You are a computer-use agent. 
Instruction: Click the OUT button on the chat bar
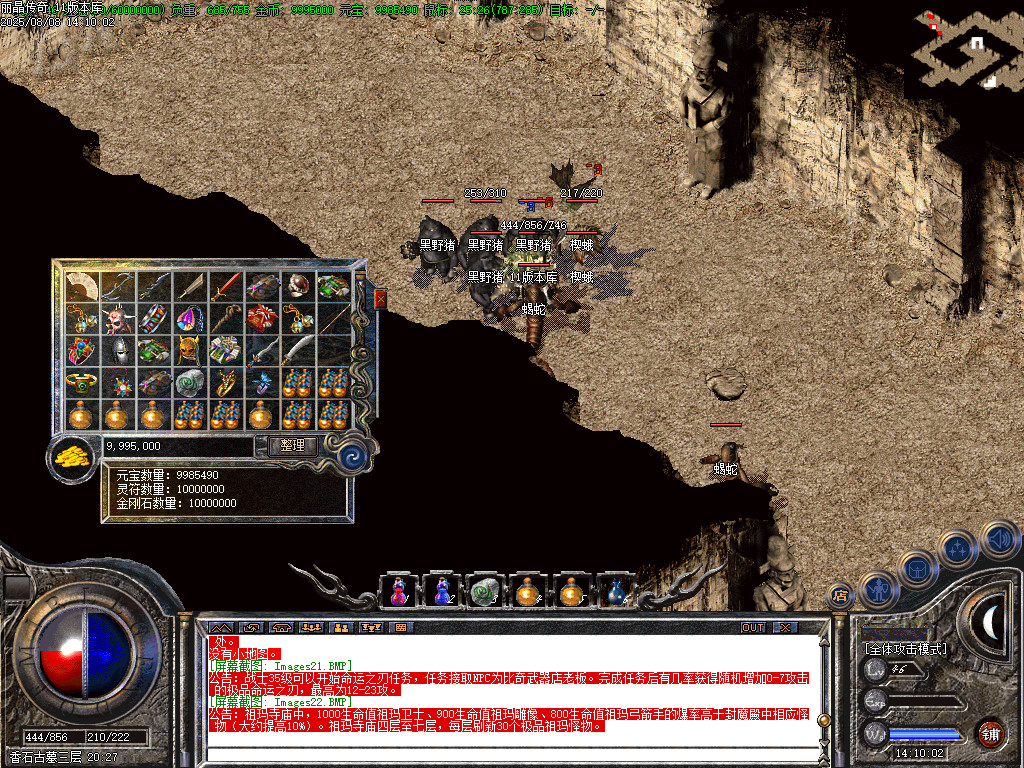tap(753, 627)
